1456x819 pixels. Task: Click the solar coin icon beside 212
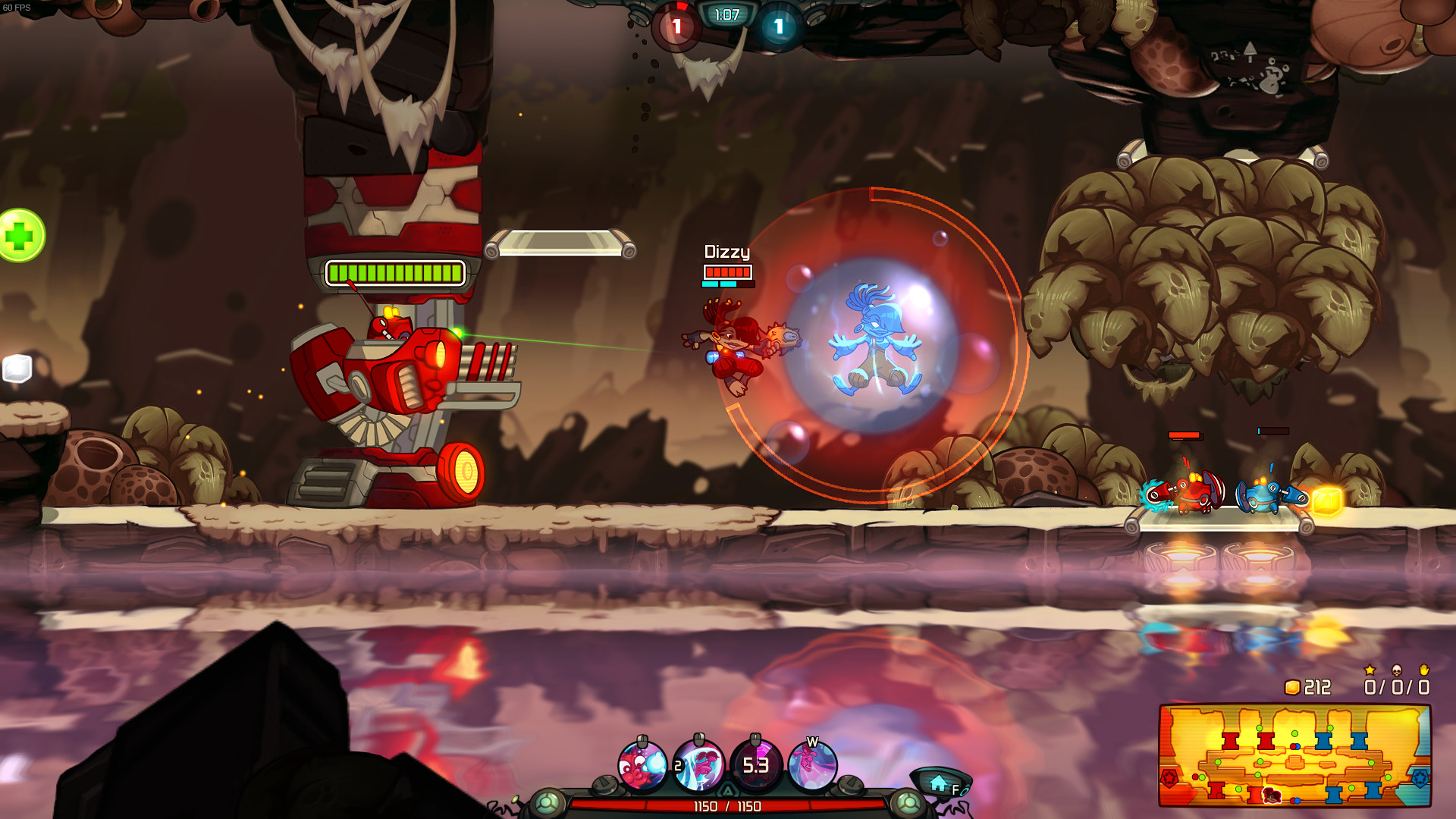pyautogui.click(x=1294, y=688)
